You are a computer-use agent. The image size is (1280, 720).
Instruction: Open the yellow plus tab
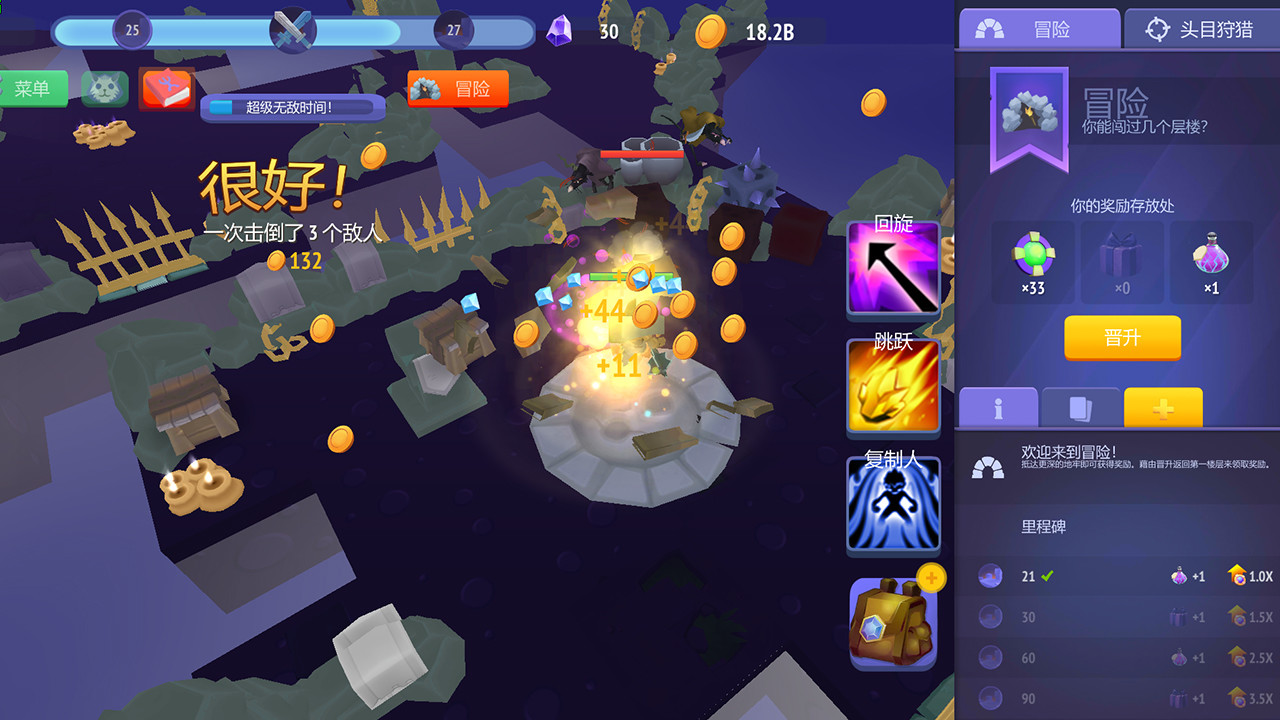1163,407
